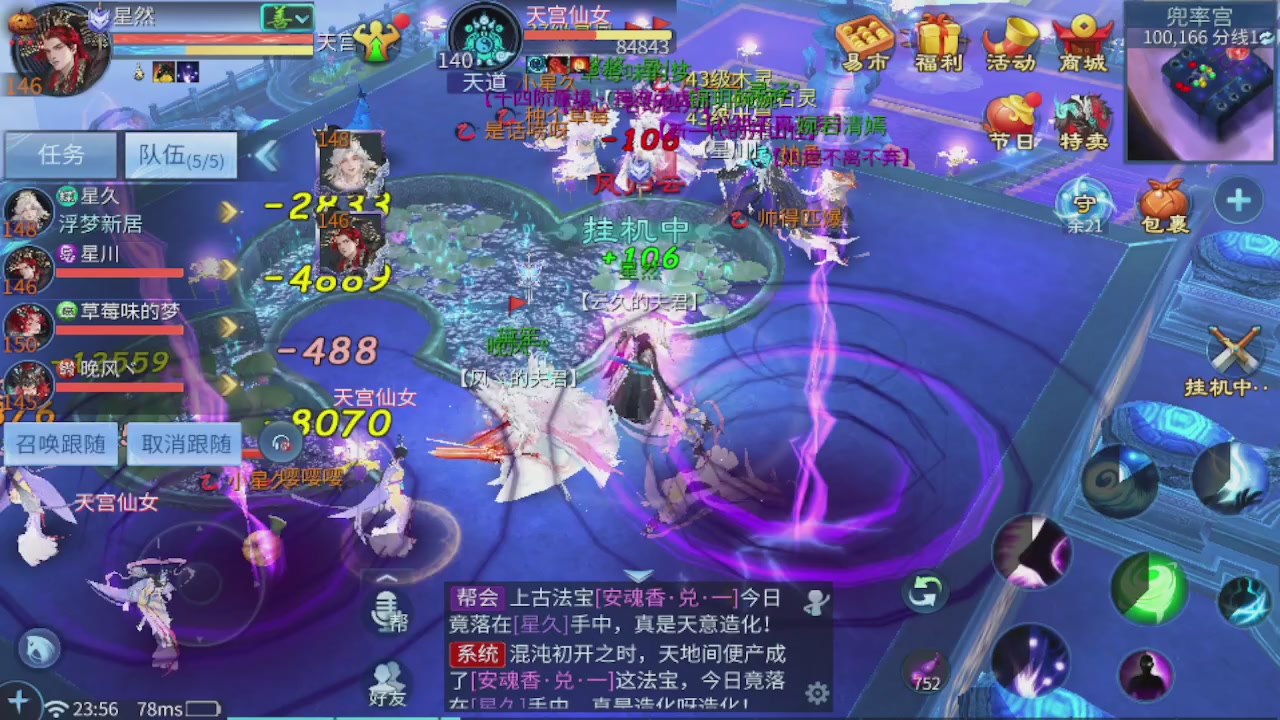This screenshot has height=720, width=1280.
Task: Collapse the chat shortcut with the up chevron
Action: pyautogui.click(x=388, y=578)
